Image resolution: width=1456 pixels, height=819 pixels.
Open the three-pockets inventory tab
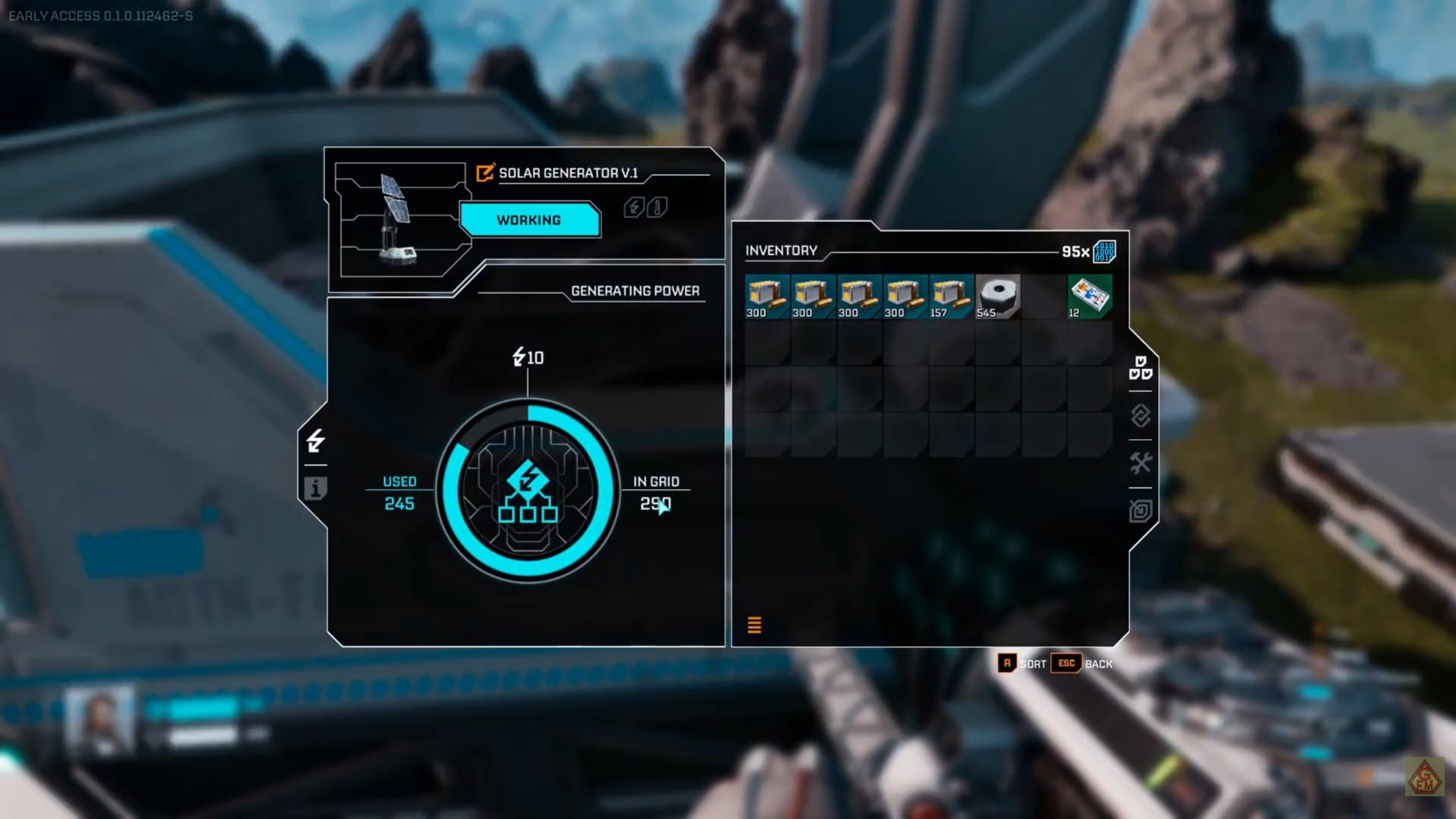pos(1141,368)
